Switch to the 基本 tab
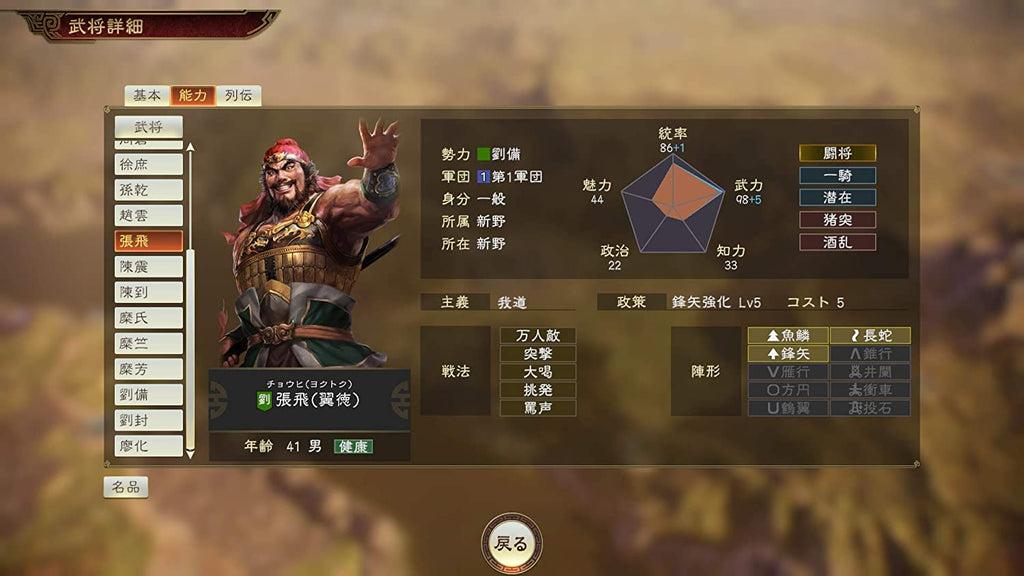The height and width of the screenshot is (576, 1024). (147, 95)
